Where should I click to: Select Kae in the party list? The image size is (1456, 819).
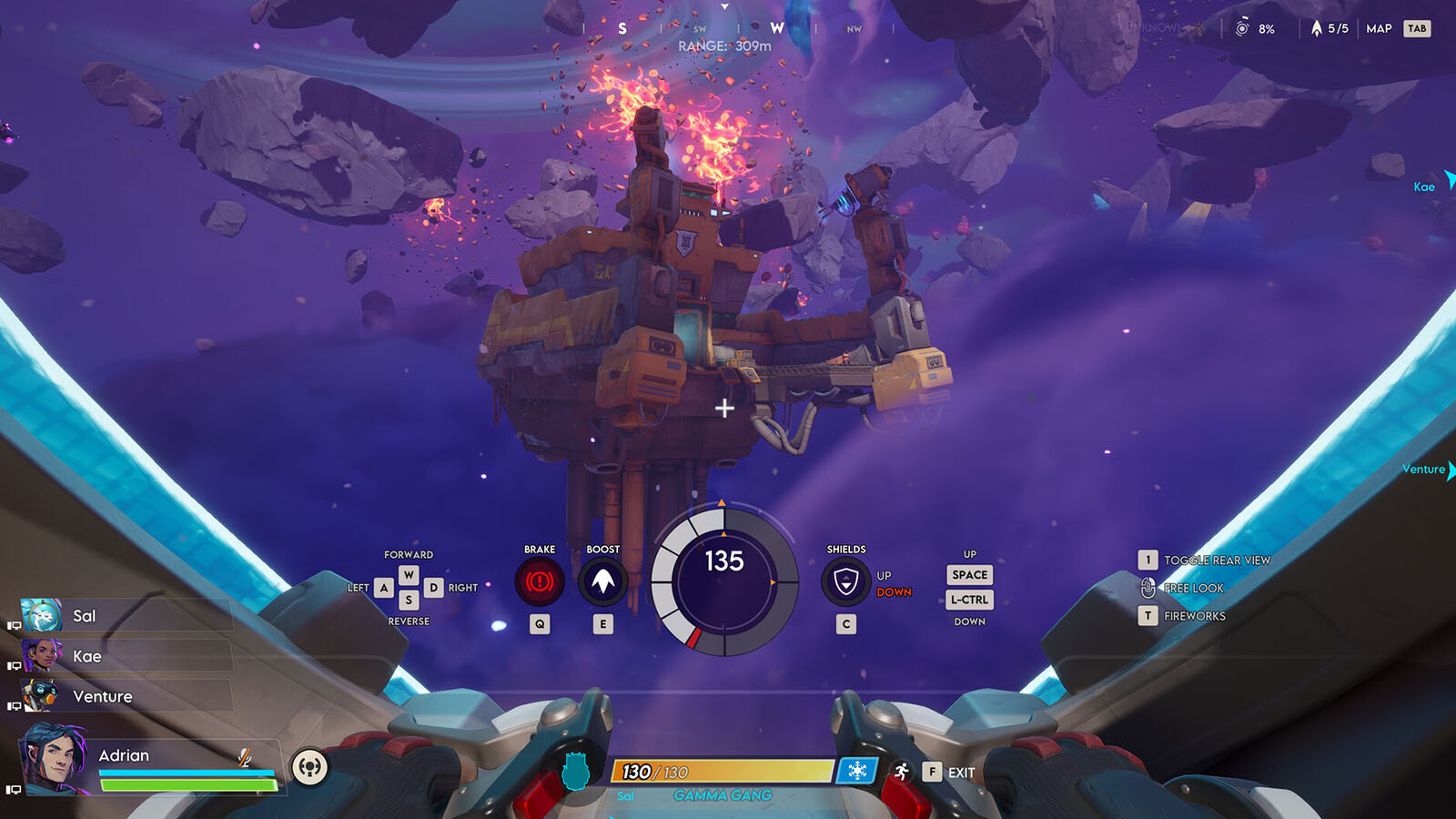(86, 656)
